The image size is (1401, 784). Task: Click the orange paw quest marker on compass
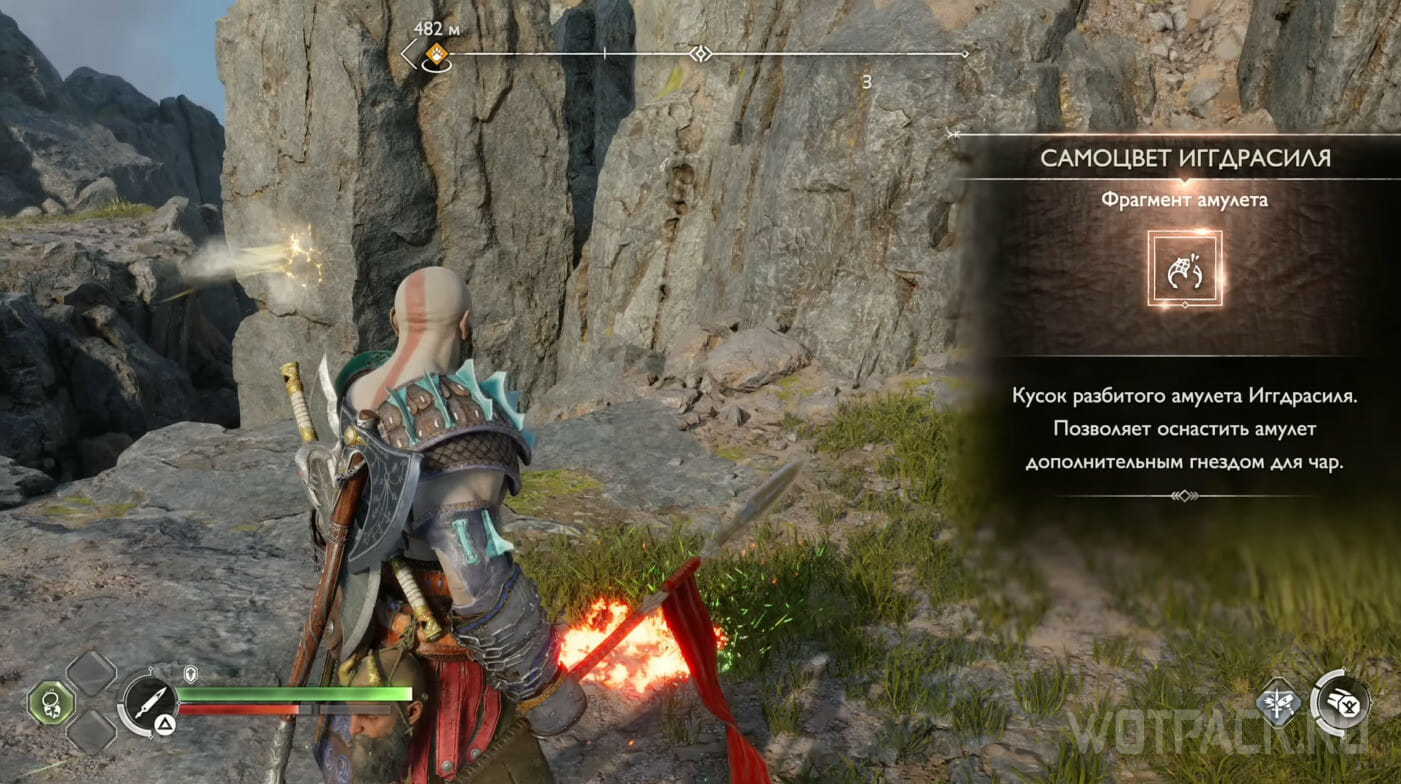[436, 54]
